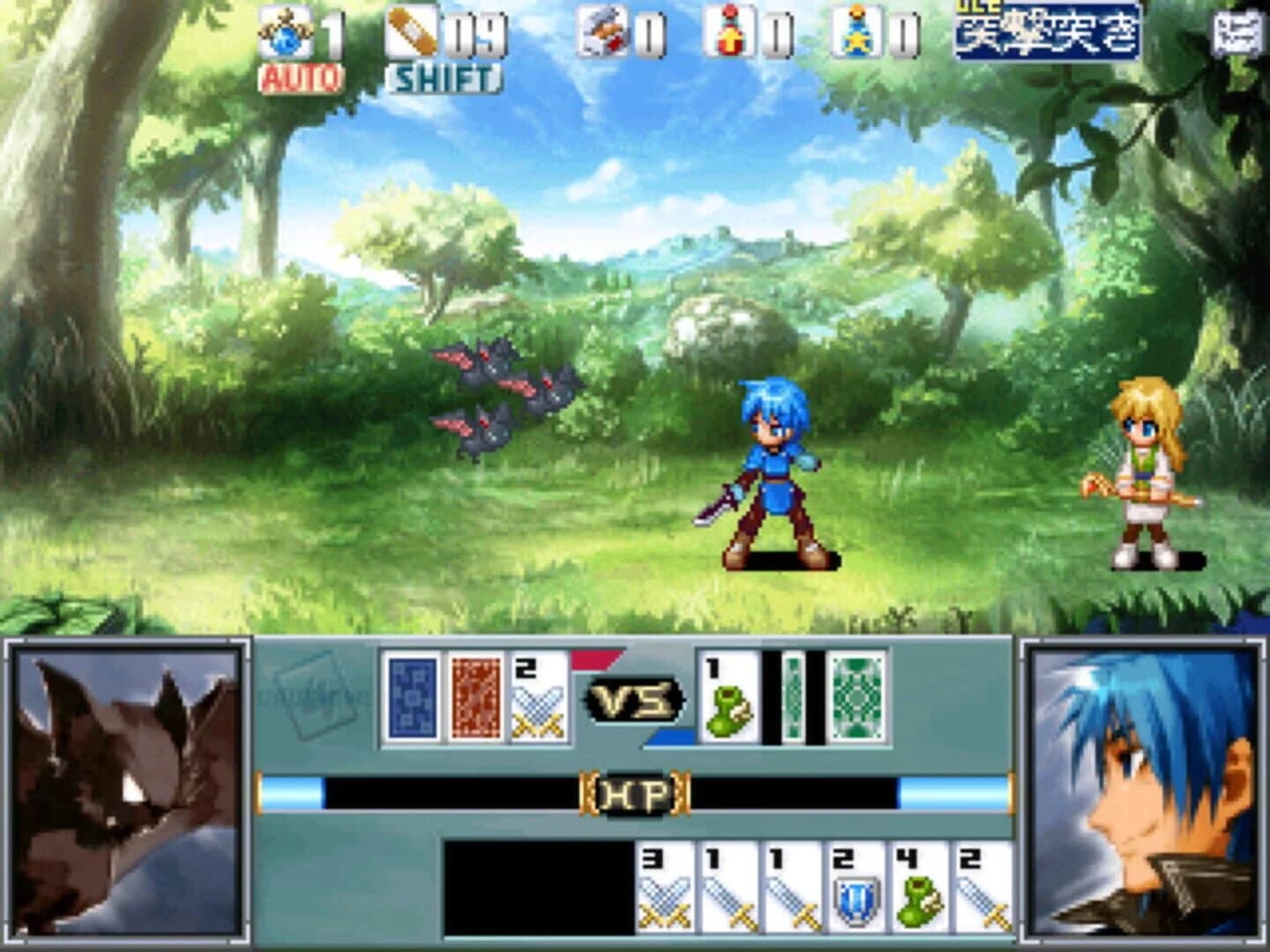Click the white-haired character counter icon

click(x=604, y=33)
